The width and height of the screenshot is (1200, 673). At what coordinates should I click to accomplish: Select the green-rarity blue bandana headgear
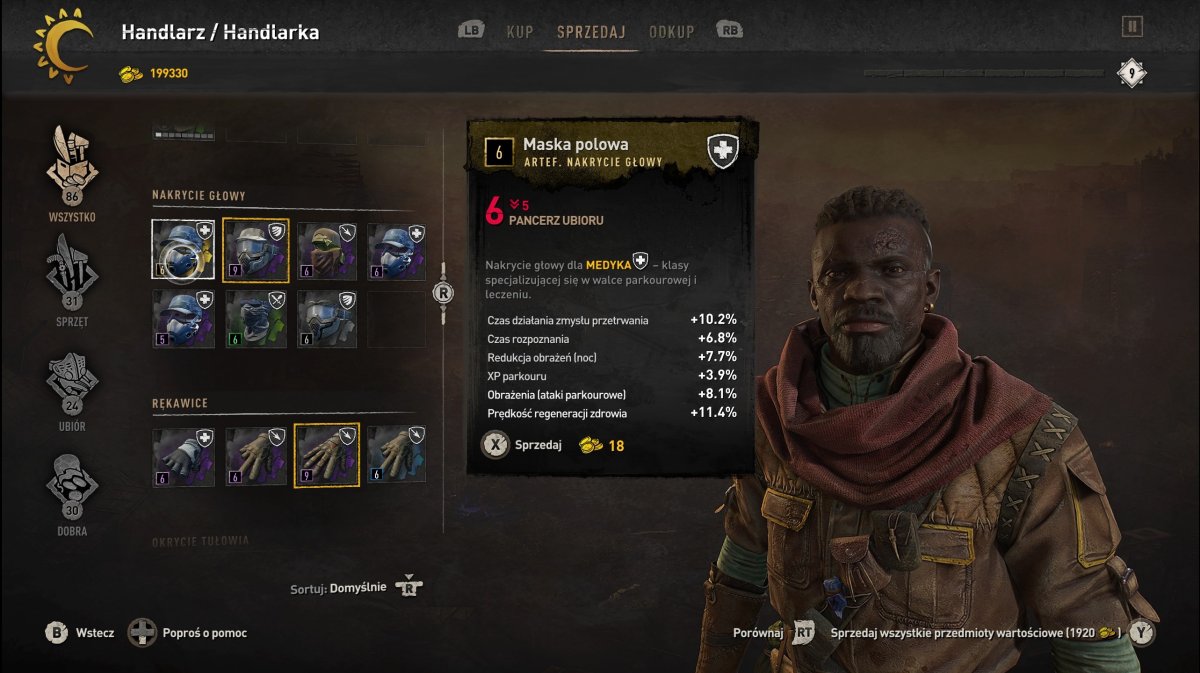pyautogui.click(x=255, y=319)
